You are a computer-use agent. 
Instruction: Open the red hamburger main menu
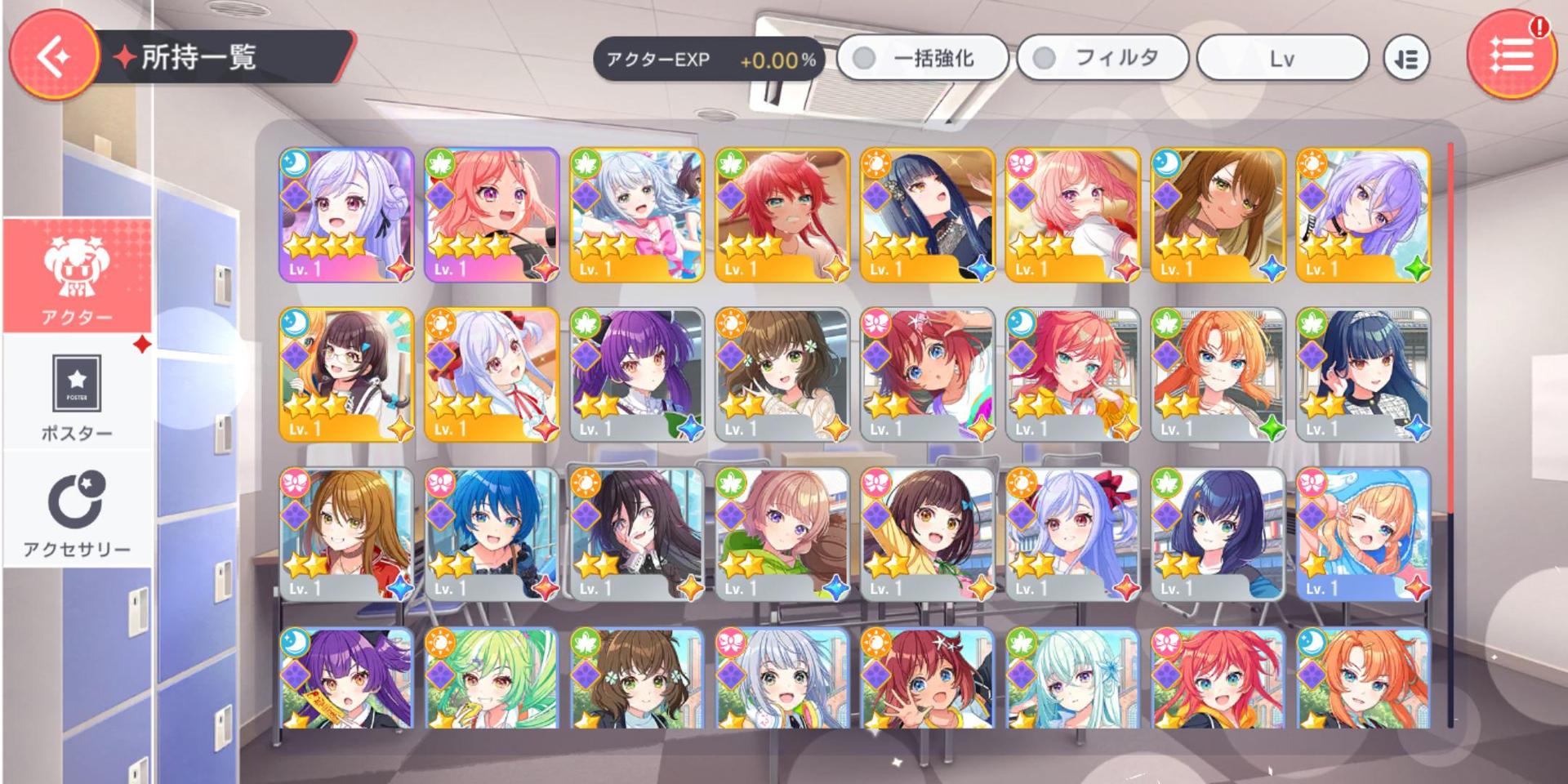coord(1511,54)
